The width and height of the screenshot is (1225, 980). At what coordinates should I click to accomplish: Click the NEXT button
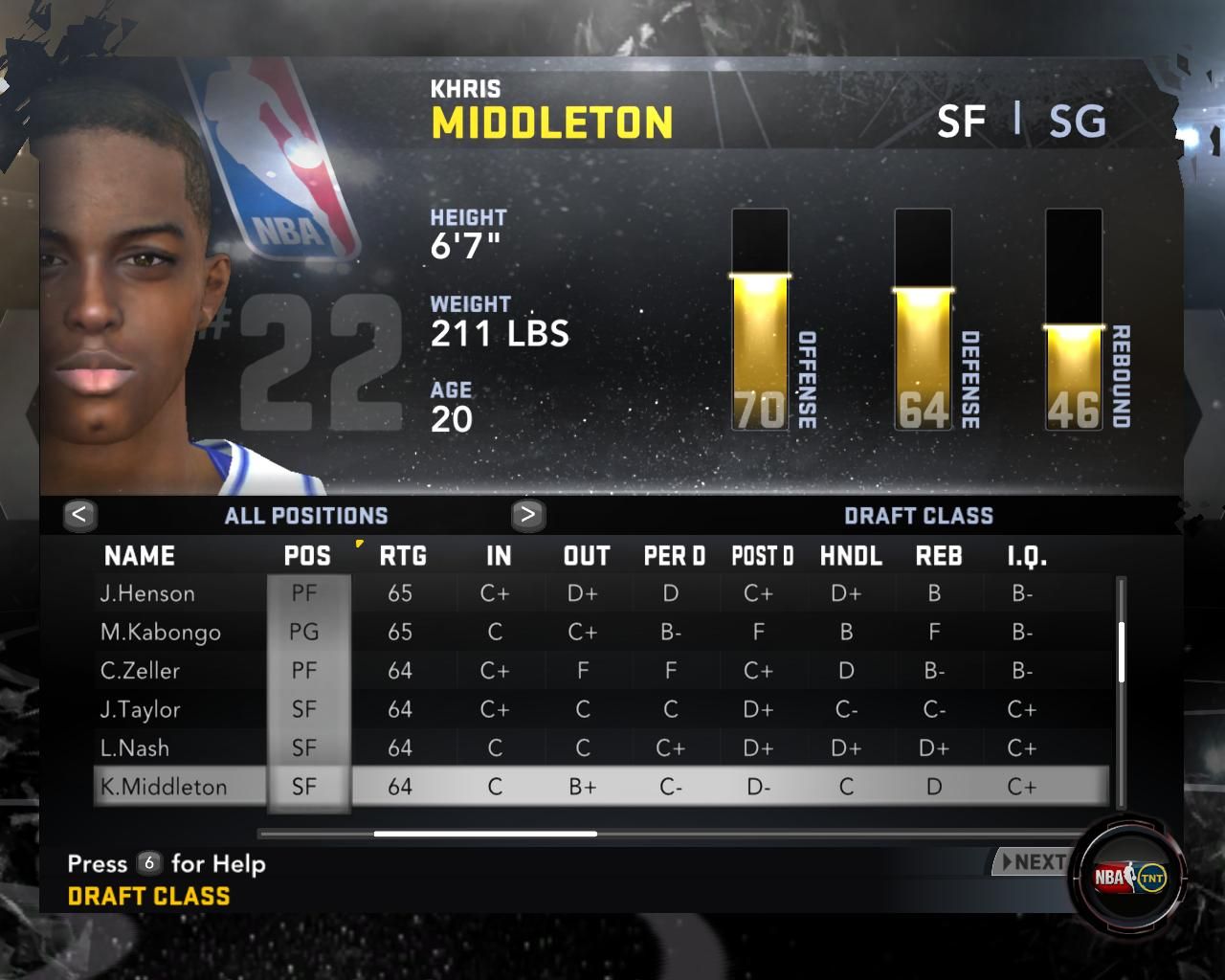[1032, 862]
